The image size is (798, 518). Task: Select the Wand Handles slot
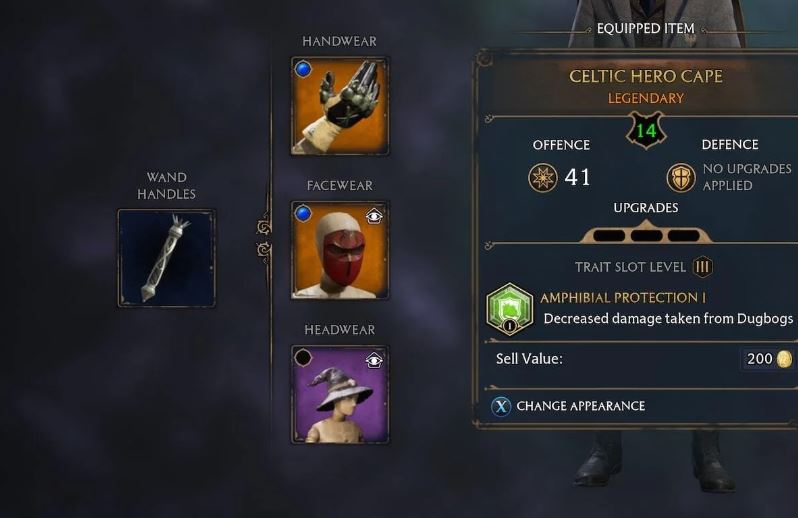point(166,257)
